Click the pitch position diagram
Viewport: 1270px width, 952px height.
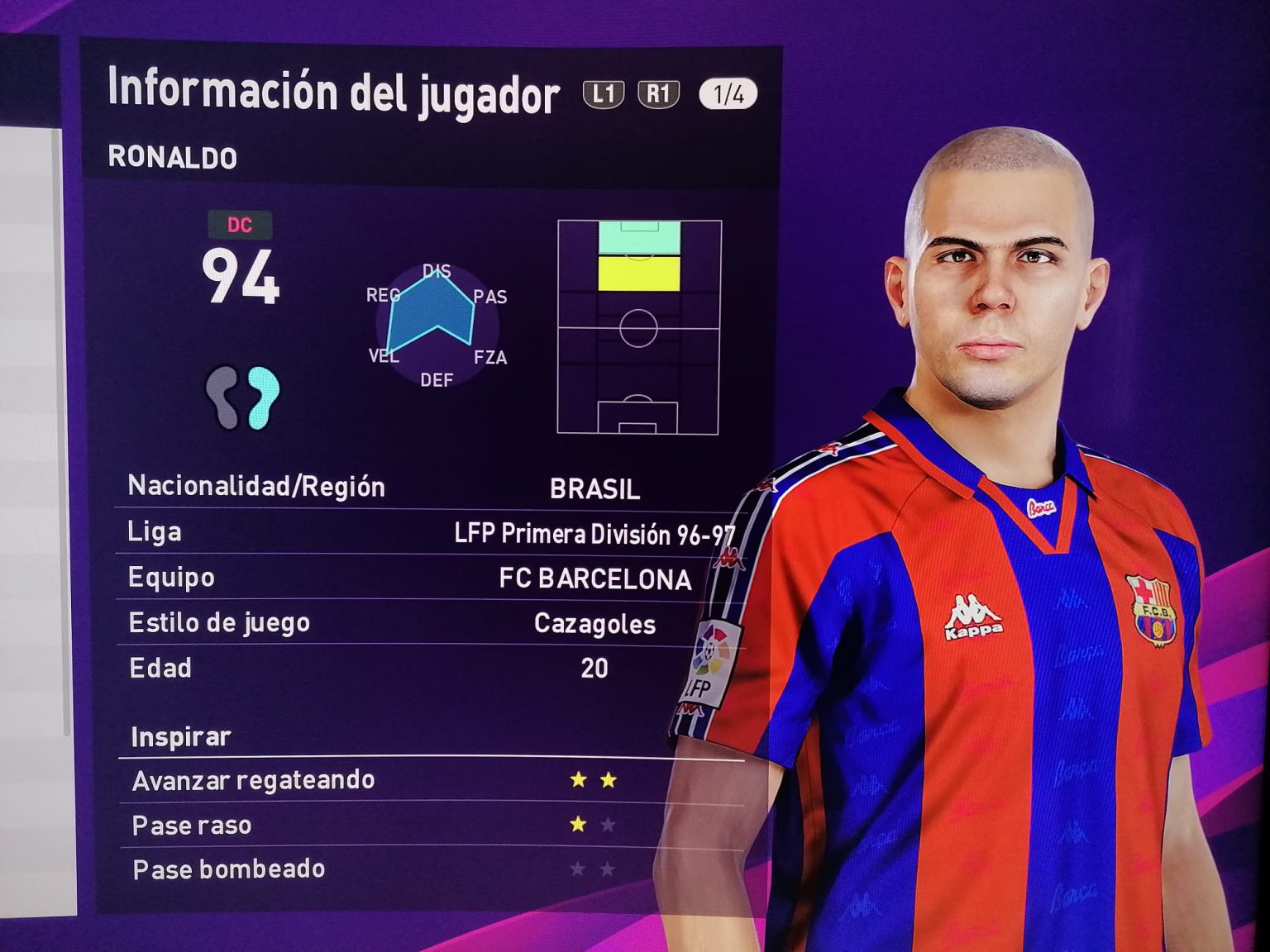coord(638,327)
